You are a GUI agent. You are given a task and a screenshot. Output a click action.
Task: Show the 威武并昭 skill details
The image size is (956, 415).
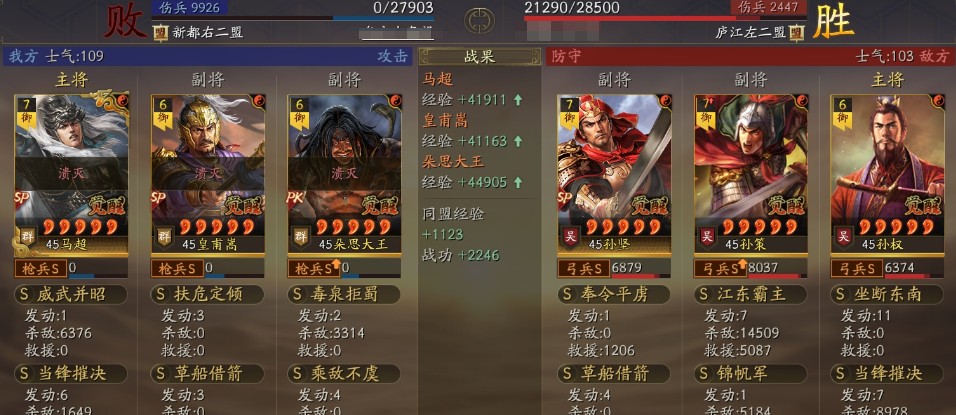coord(72,294)
